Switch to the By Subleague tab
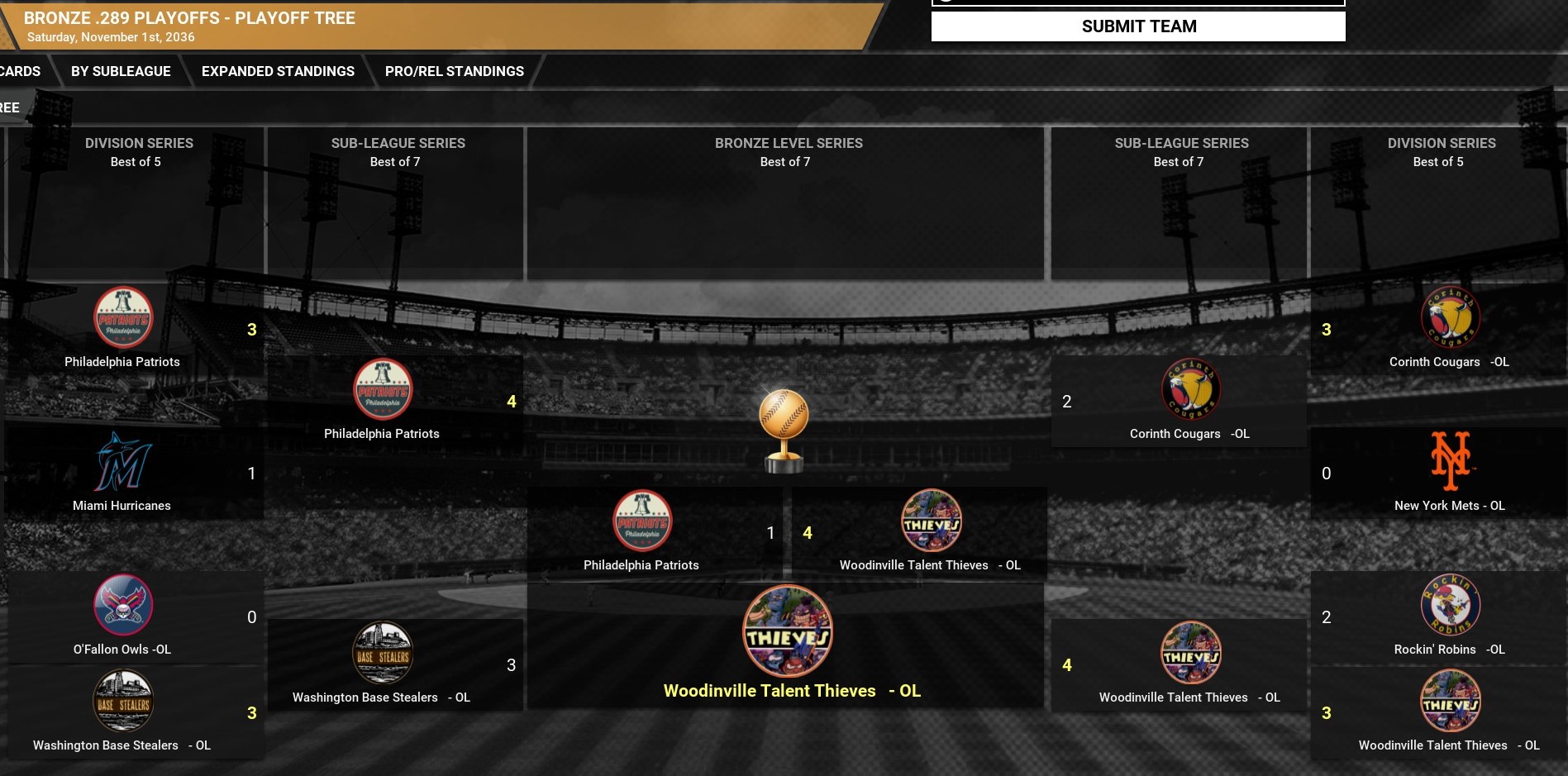This screenshot has height=776, width=1568. 121,71
